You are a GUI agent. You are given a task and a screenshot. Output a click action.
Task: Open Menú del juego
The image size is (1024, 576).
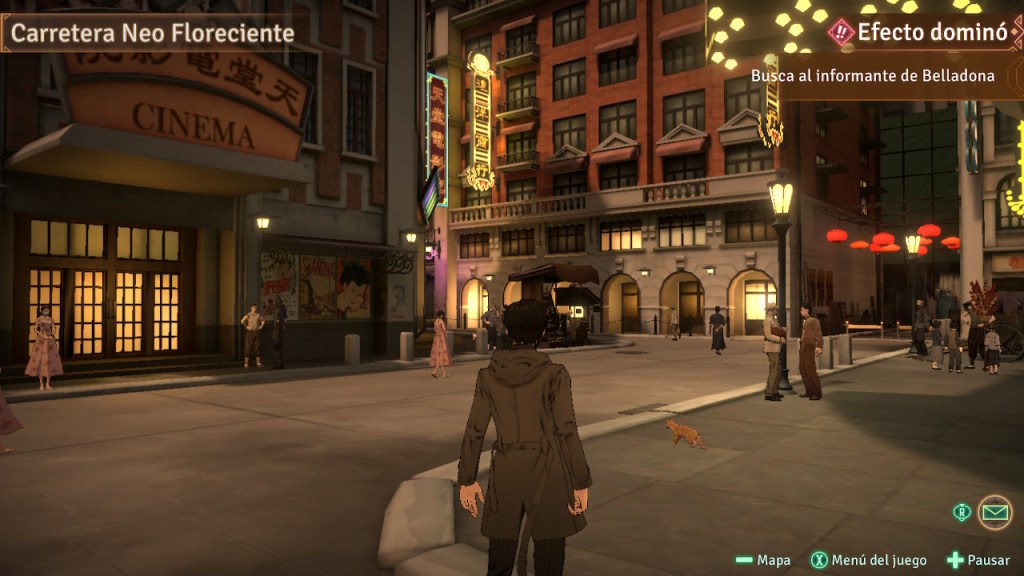tap(869, 560)
